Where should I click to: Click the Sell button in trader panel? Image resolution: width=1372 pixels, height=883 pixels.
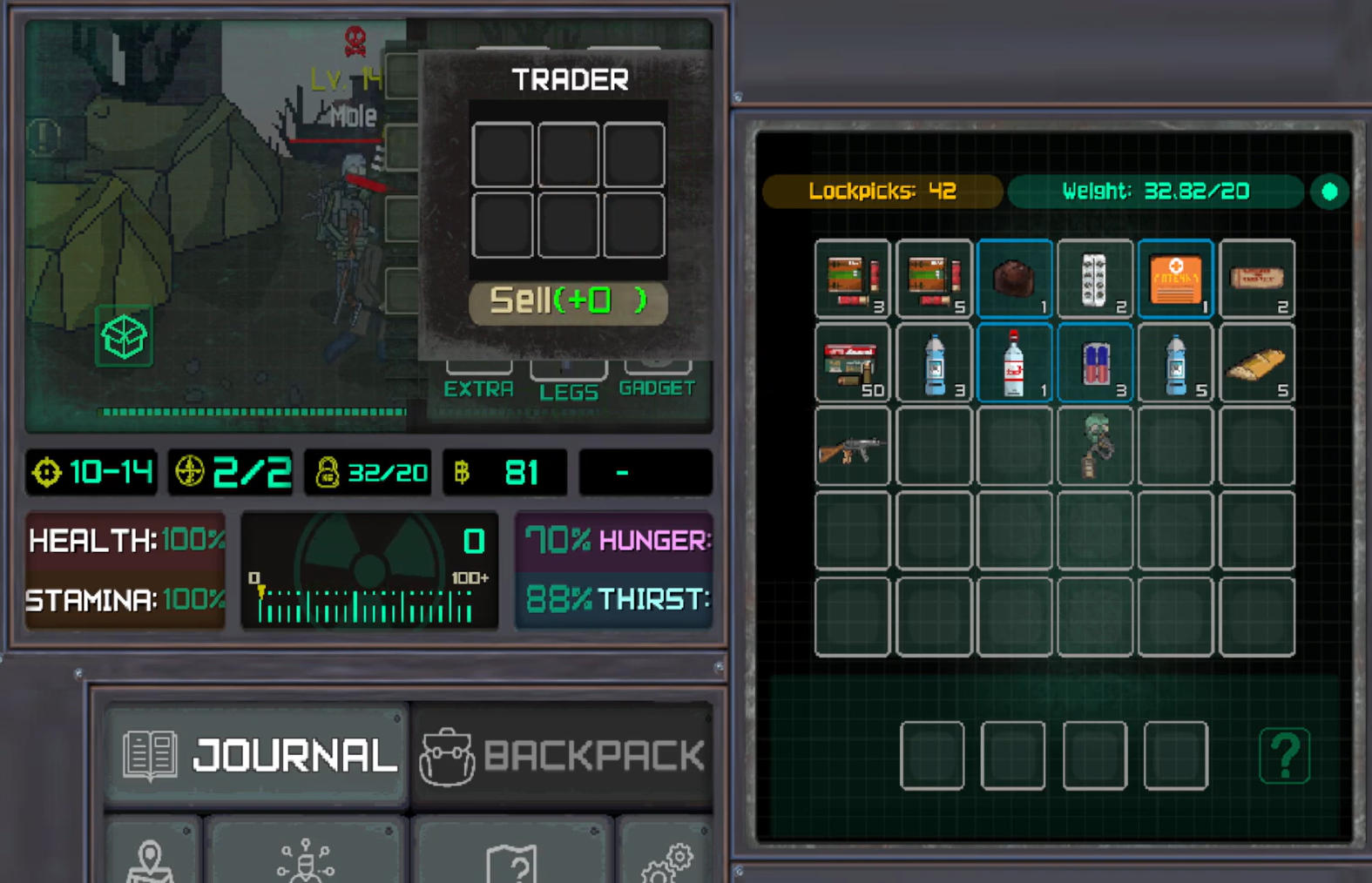pos(568,302)
